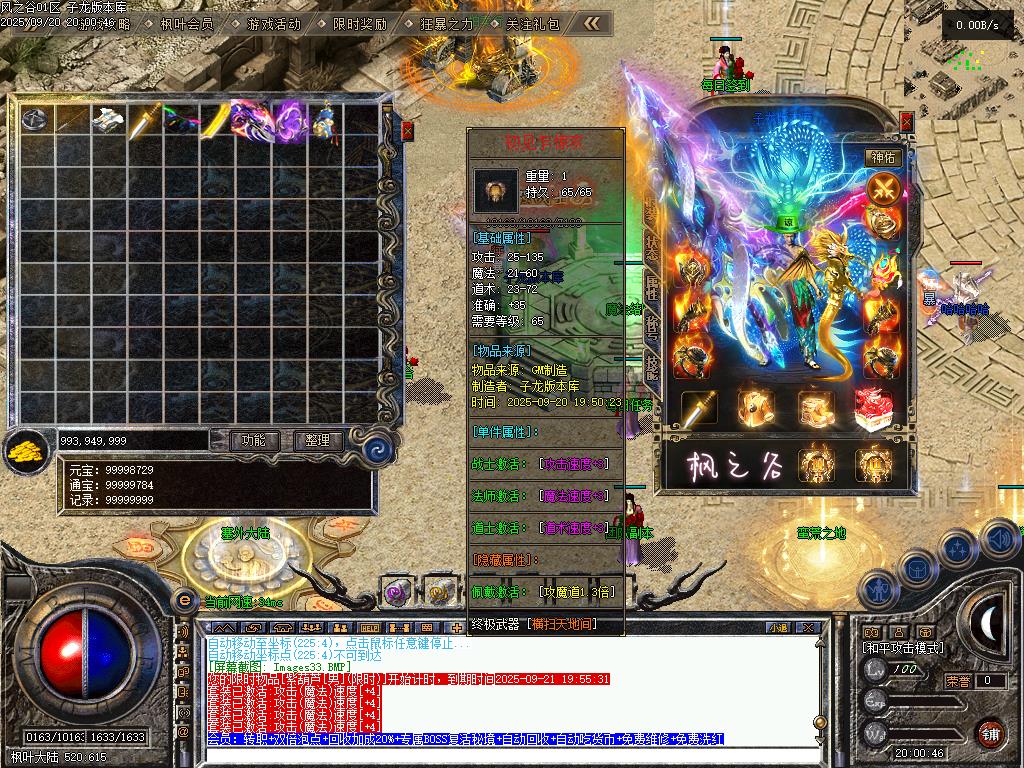The height and width of the screenshot is (768, 1024).
Task: Select the red dragon seal equipment slot
Action: 874,408
